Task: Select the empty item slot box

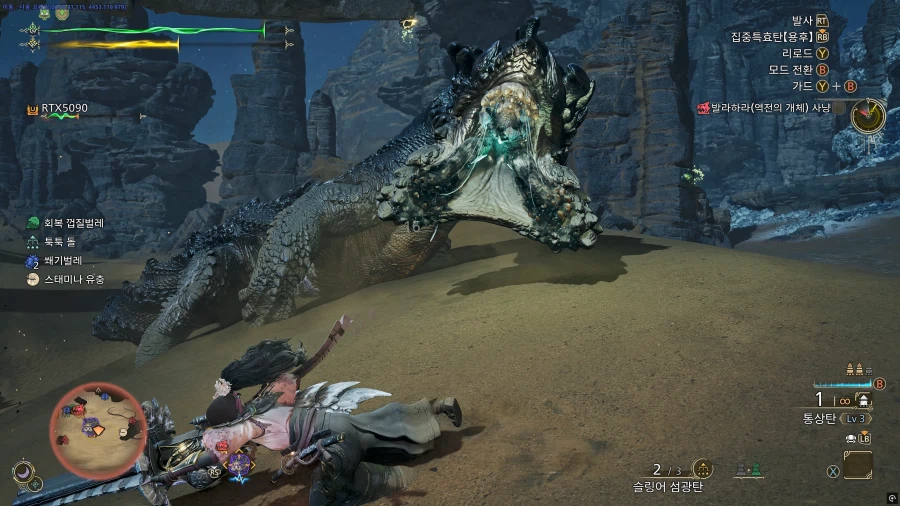Action: (857, 465)
